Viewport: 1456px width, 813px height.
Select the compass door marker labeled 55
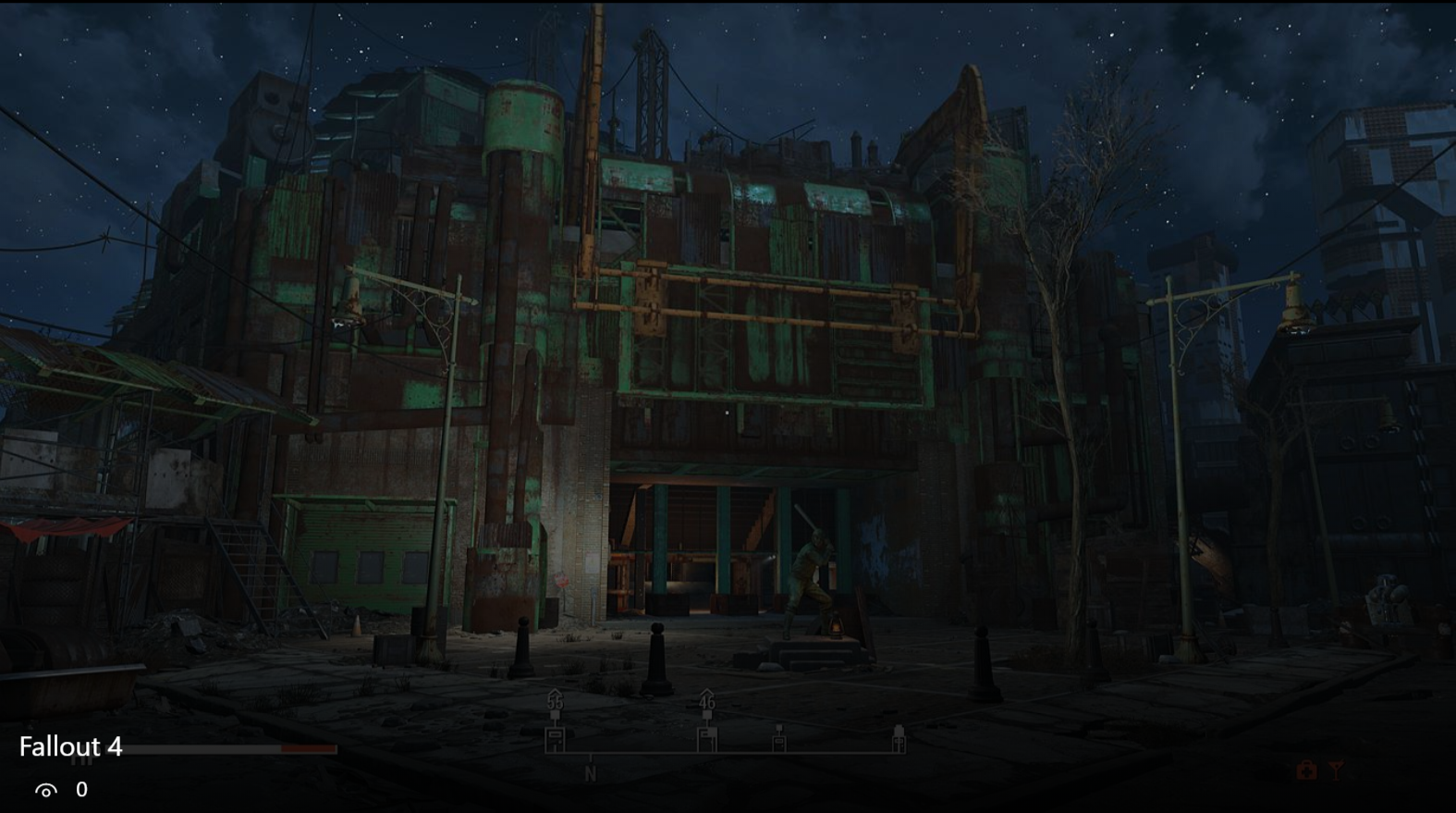point(555,738)
